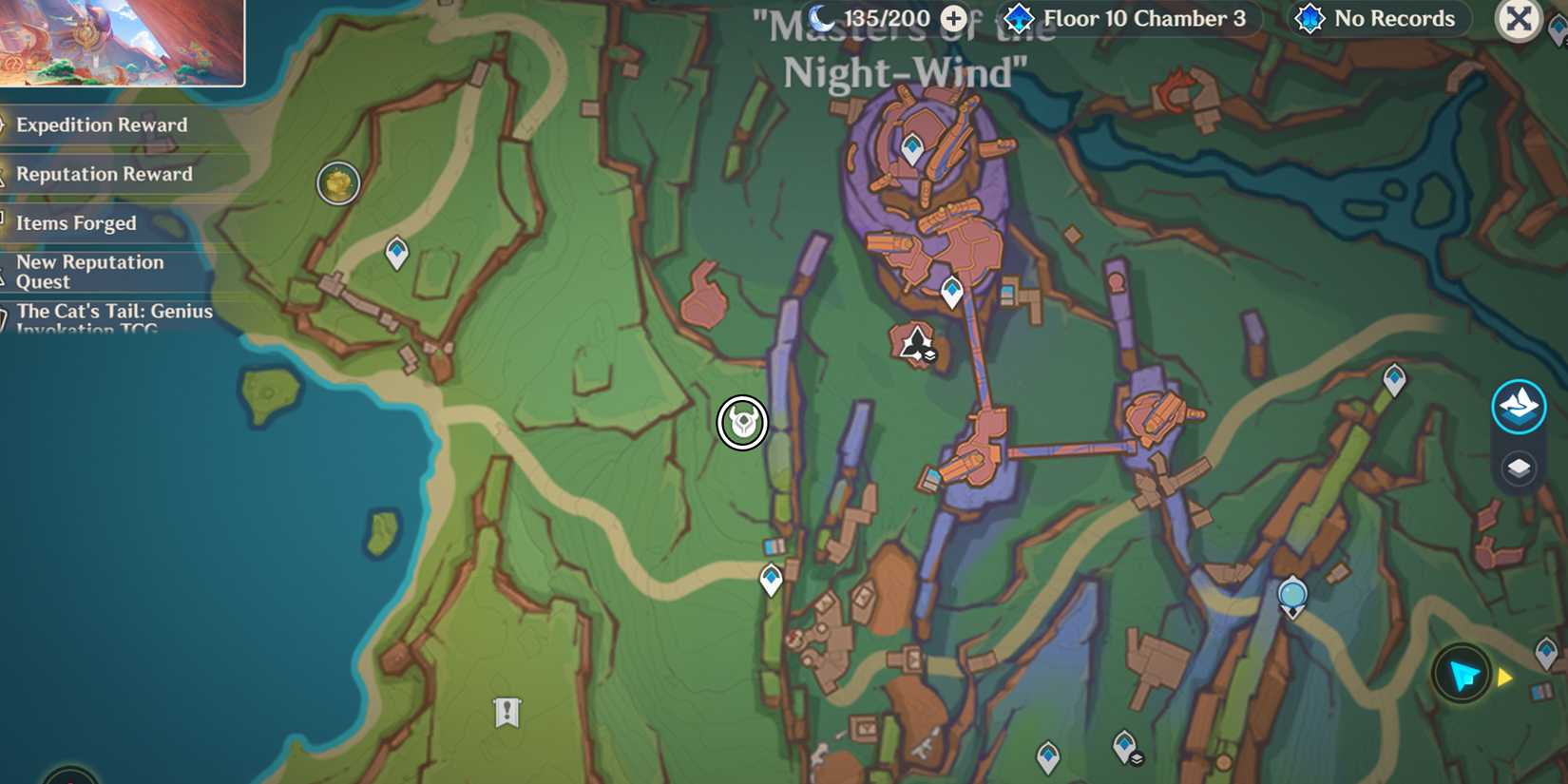Image resolution: width=1568 pixels, height=784 pixels.
Task: Open the No Records abyss entry
Action: [1377, 18]
